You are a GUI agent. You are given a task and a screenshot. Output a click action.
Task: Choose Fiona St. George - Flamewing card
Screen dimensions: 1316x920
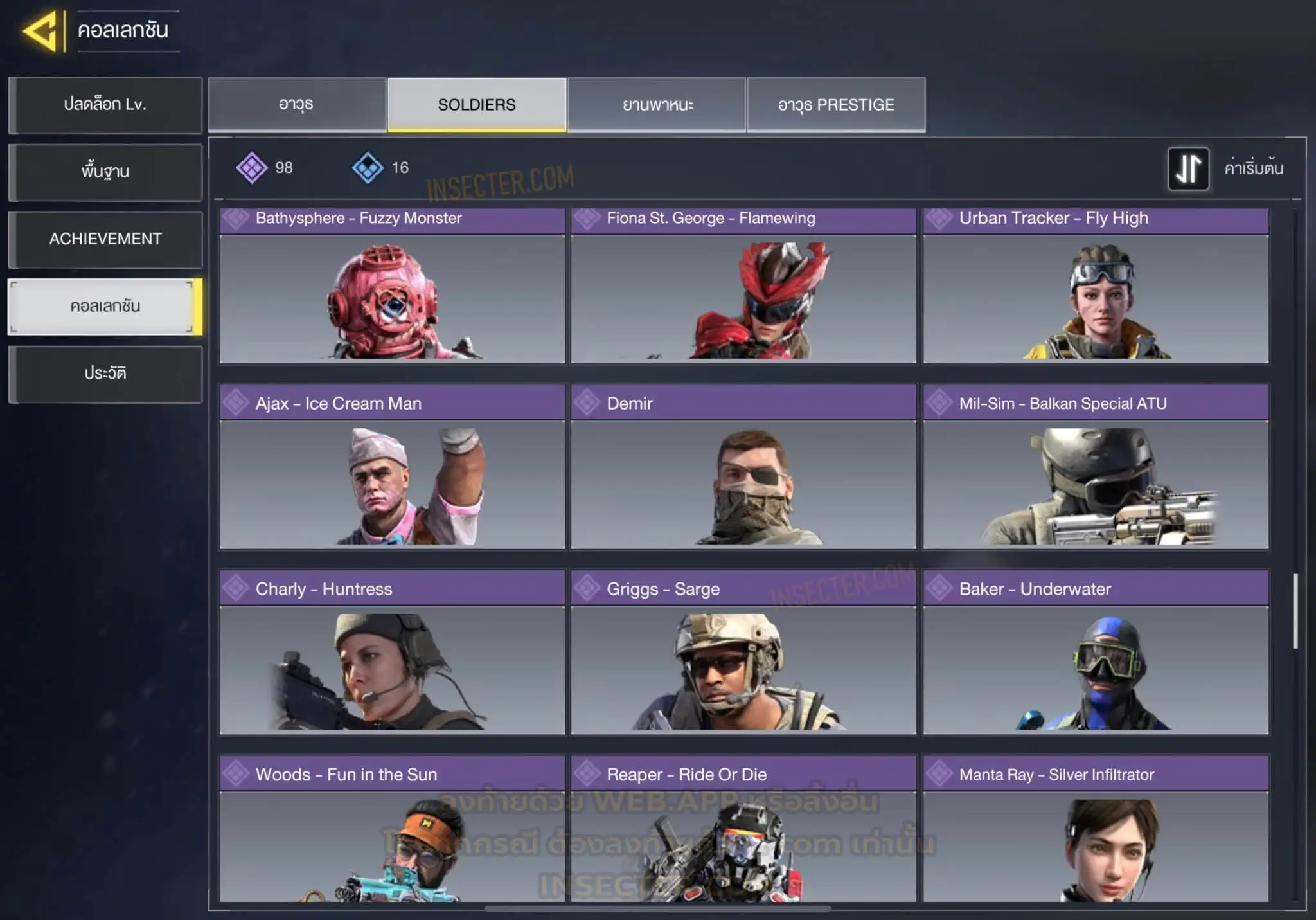743,286
